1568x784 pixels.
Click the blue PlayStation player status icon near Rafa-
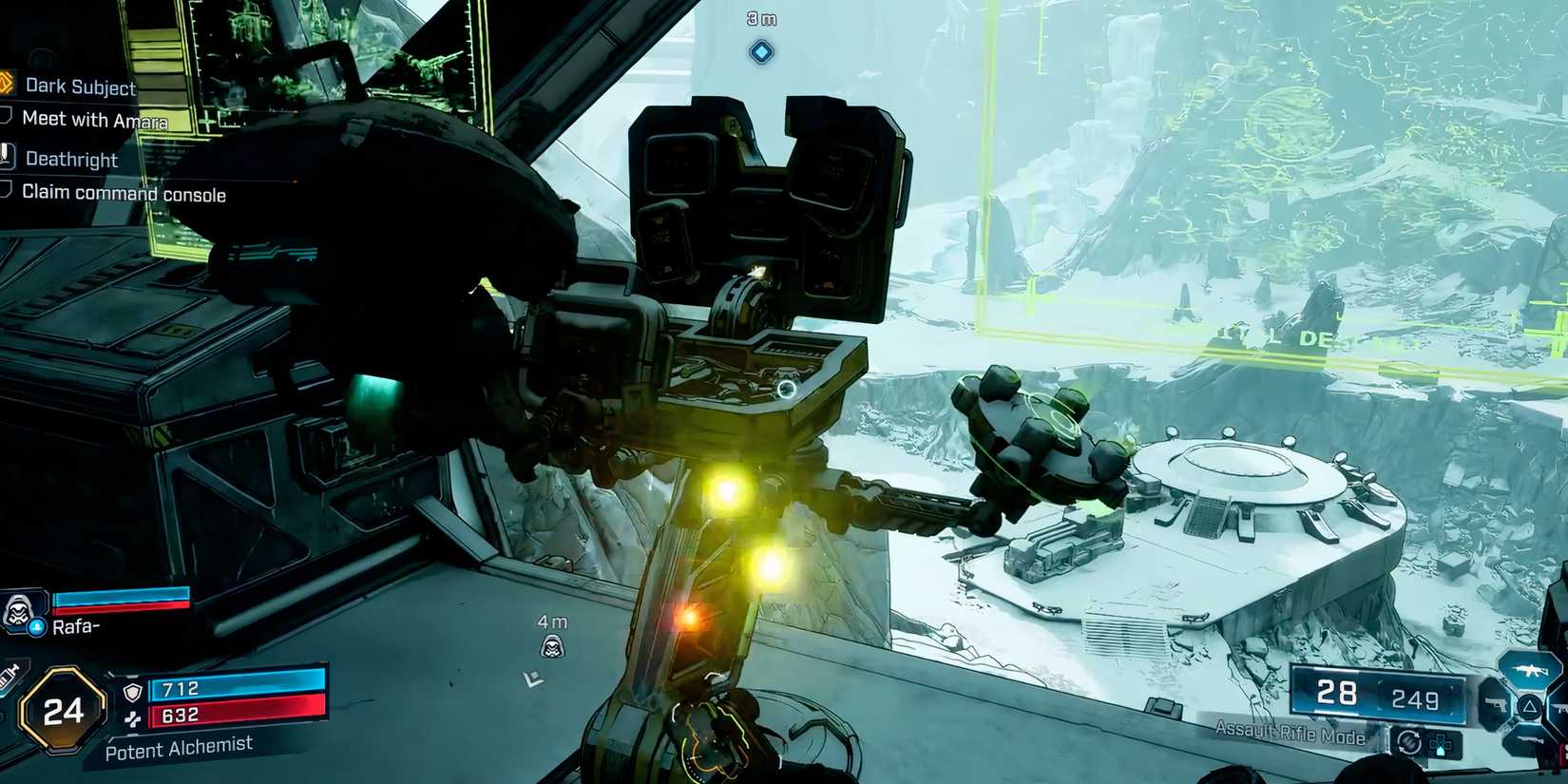click(x=37, y=626)
